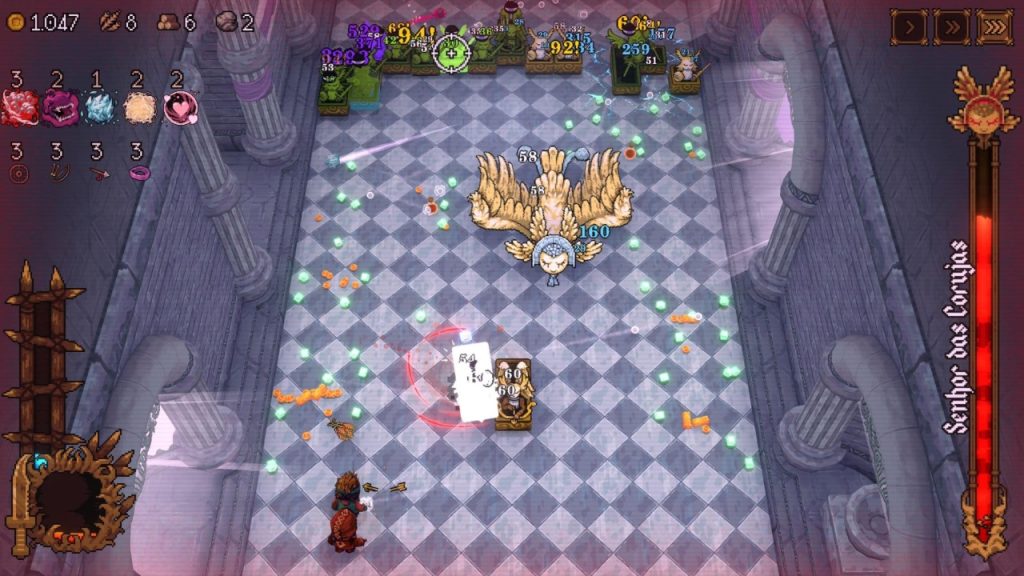
Task: Select the triple falling arrows relic
Action: [58, 173]
